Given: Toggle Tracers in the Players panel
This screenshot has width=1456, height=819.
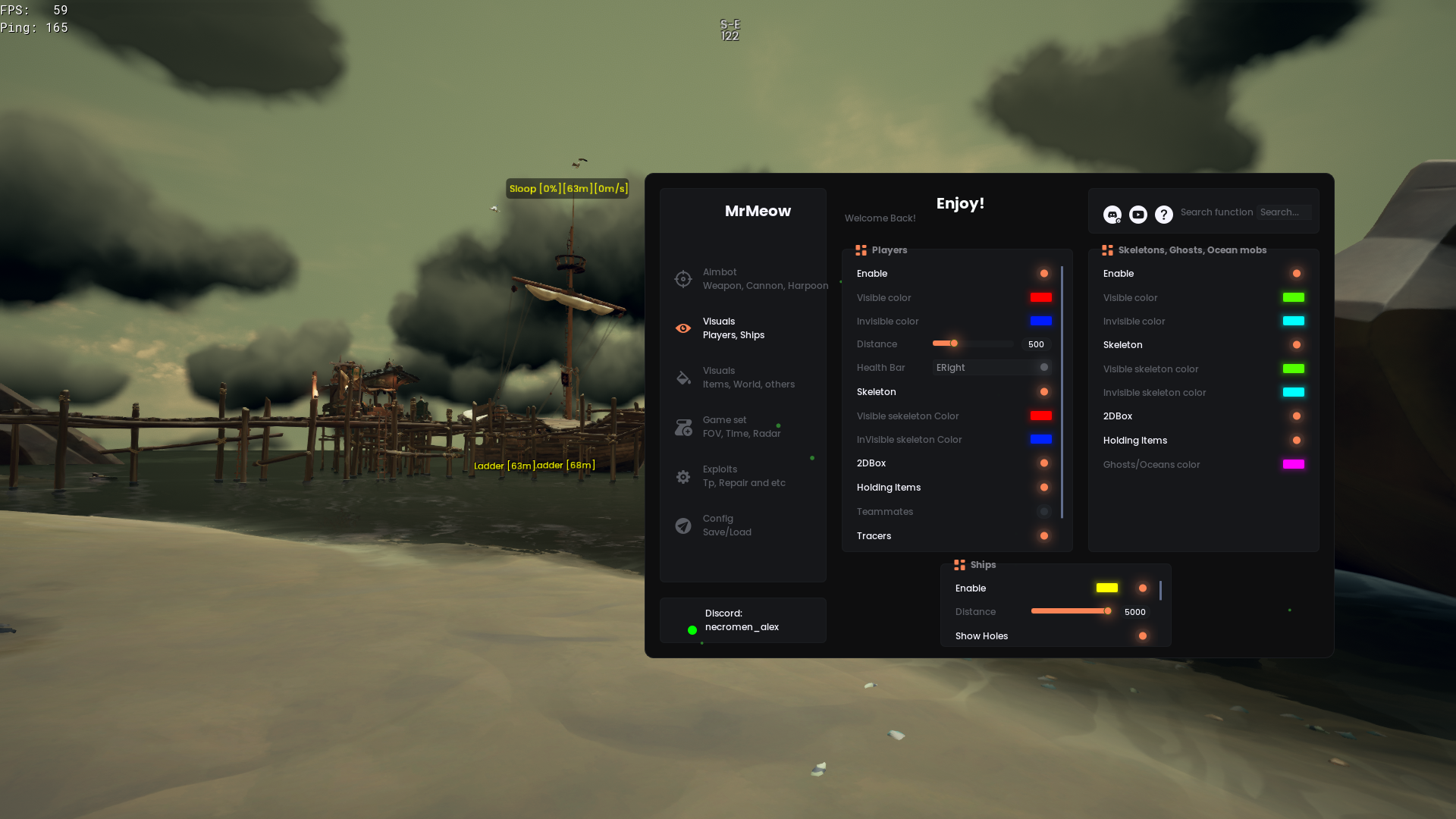Looking at the screenshot, I should pyautogui.click(x=1044, y=536).
